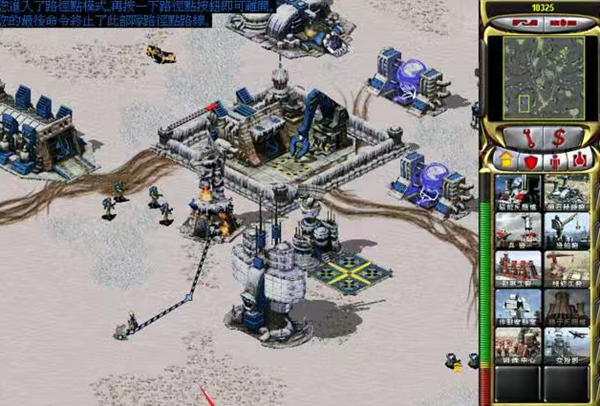This screenshot has height=406, width=600.
Task: Switch to the structures tab with house icon
Action: tap(505, 159)
